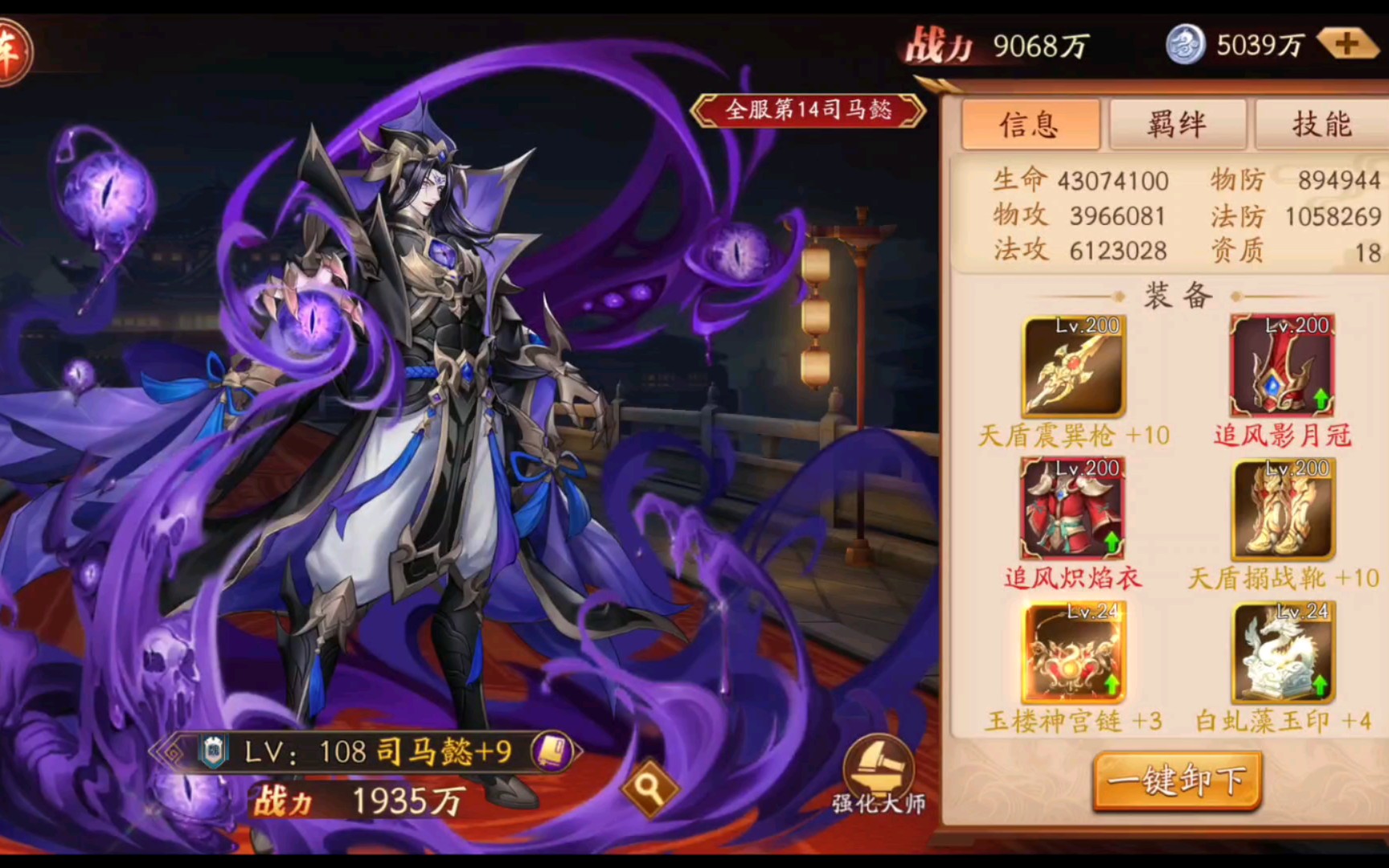The image size is (1389, 868).
Task: Click the 一键卸下 unequip-all button
Action: (x=1177, y=780)
